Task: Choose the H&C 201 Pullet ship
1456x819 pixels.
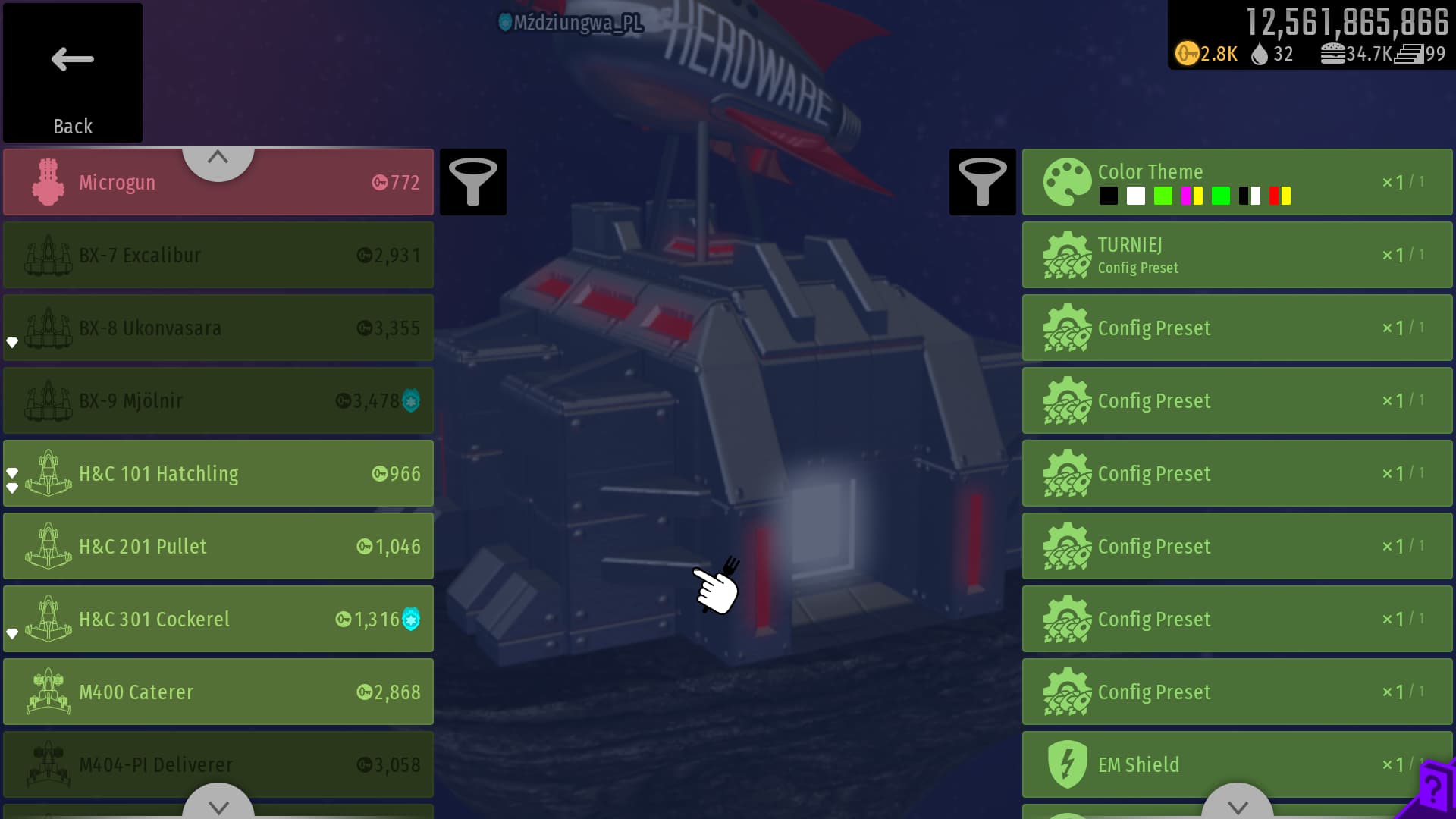Action: 218,546
